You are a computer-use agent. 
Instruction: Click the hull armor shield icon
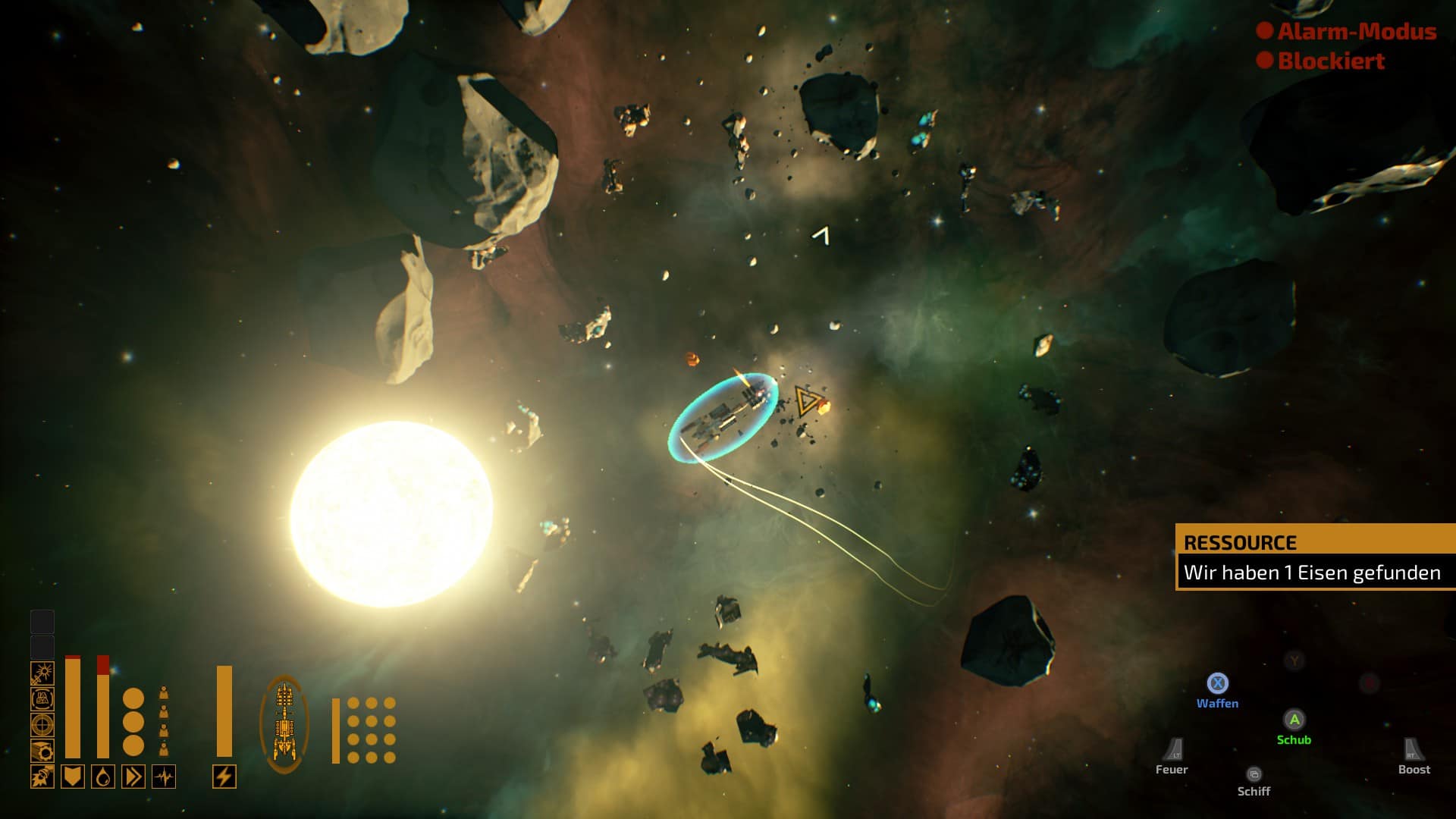73,777
